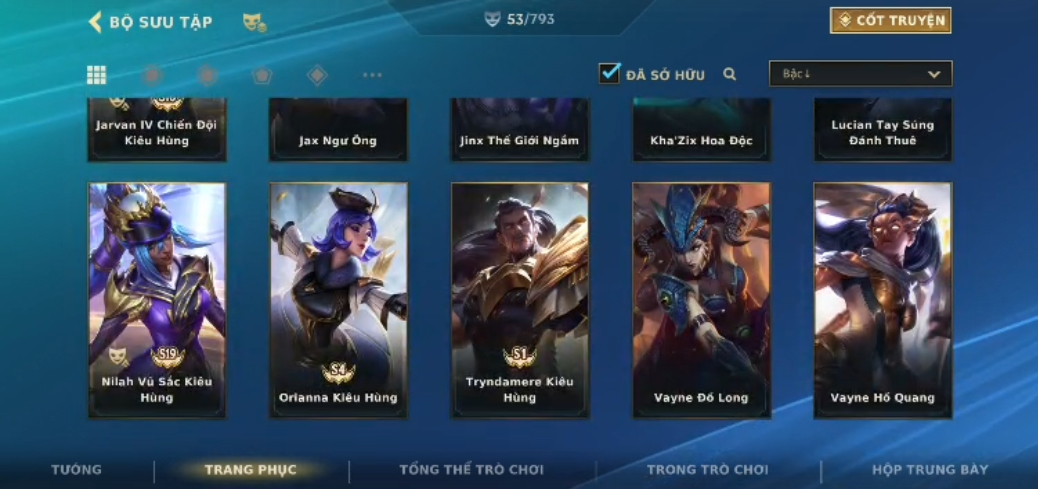Select the Jinx Thế Giới Ngầm skin

click(519, 130)
